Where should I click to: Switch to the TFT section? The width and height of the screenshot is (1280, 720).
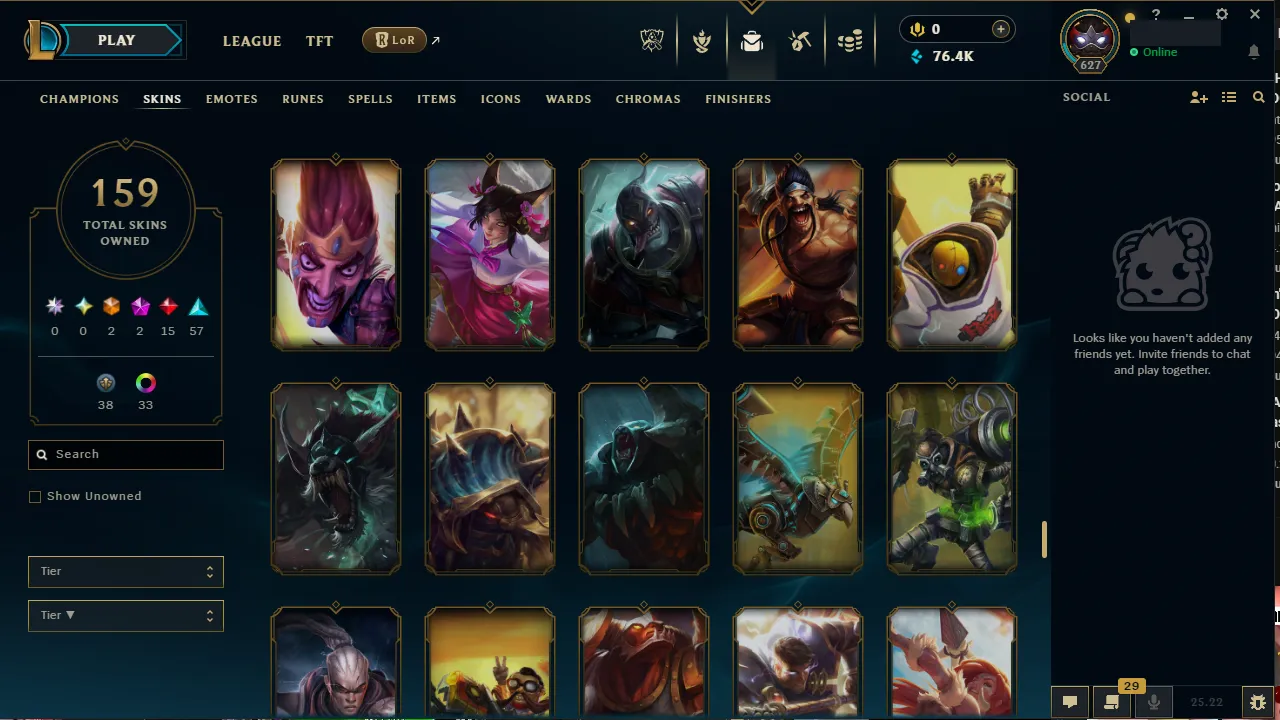point(319,41)
